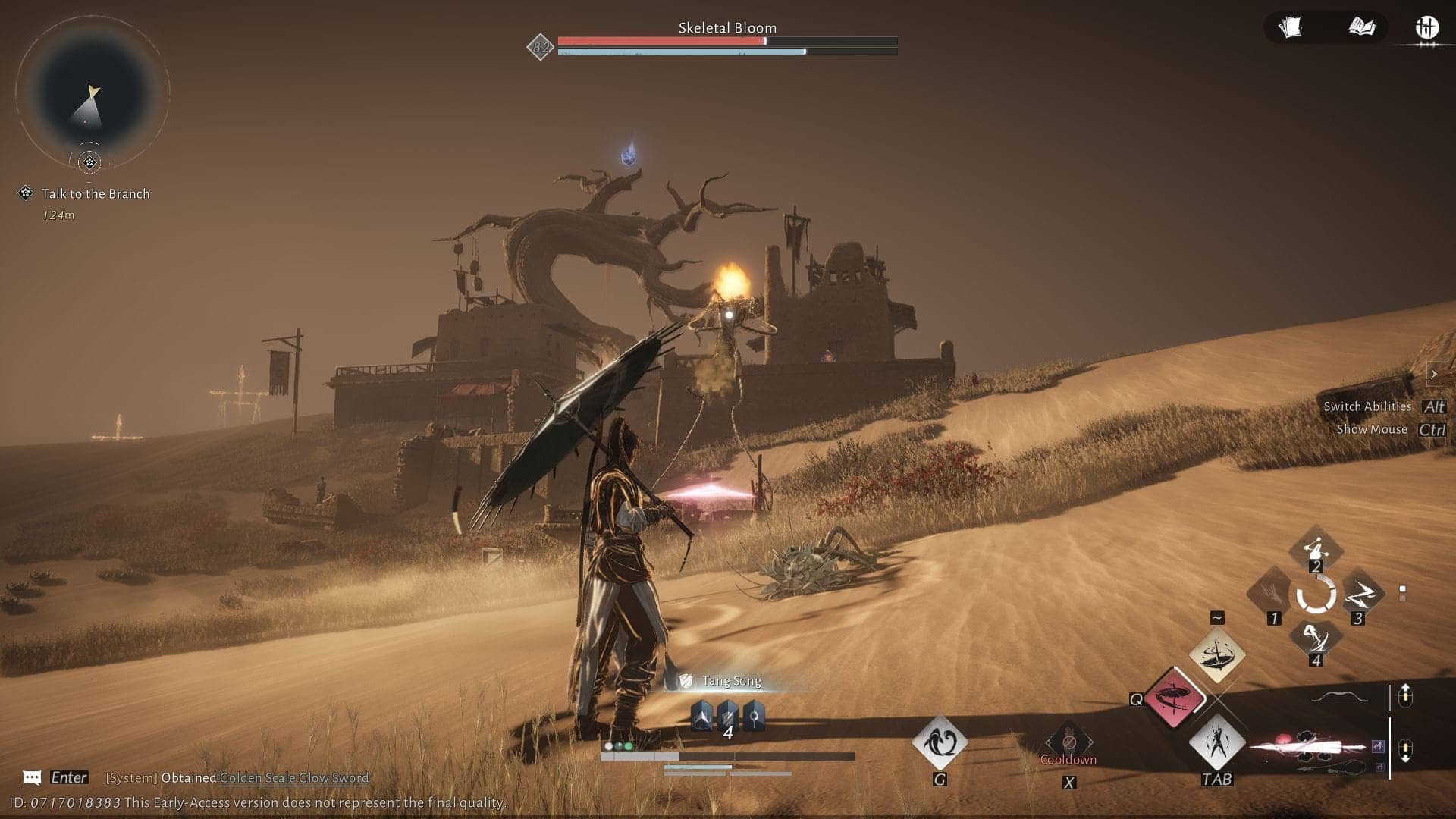Viewport: 1456px width, 819px height.
Task: Expand the side panel arrow on right edge
Action: click(x=1433, y=374)
